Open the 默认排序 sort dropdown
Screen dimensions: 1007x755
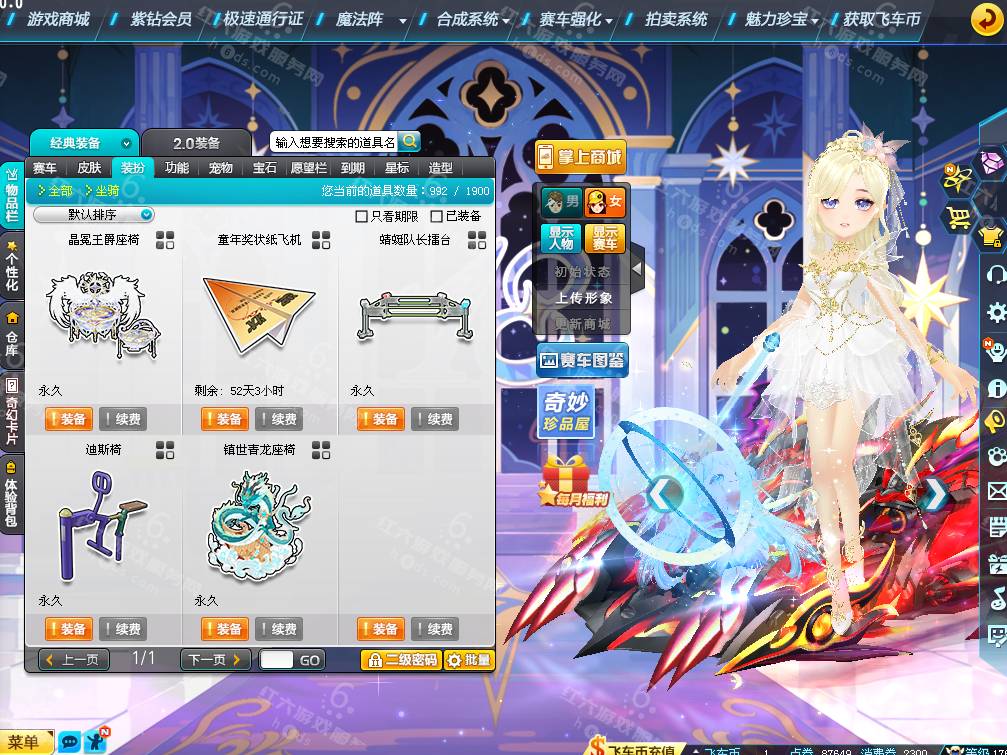93,215
